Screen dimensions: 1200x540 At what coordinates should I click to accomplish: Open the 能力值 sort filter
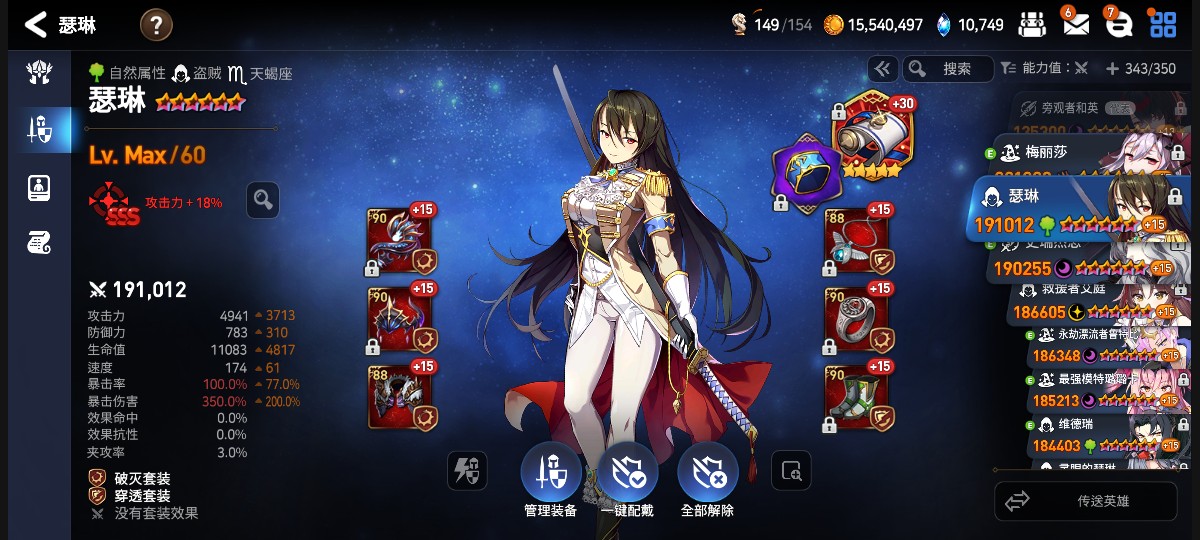[1043, 68]
